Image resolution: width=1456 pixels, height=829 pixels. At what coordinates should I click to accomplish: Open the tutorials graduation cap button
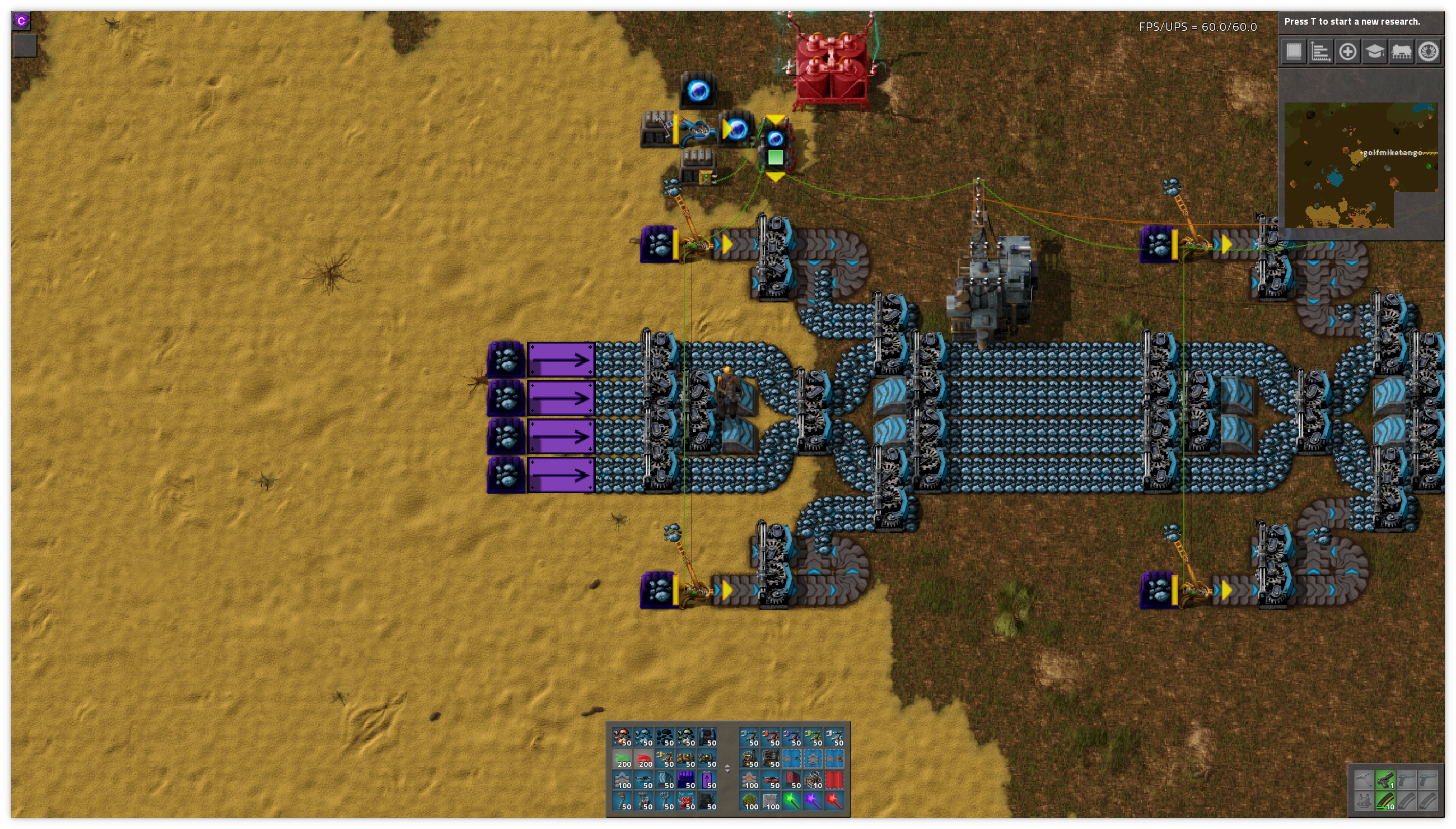[x=1374, y=52]
